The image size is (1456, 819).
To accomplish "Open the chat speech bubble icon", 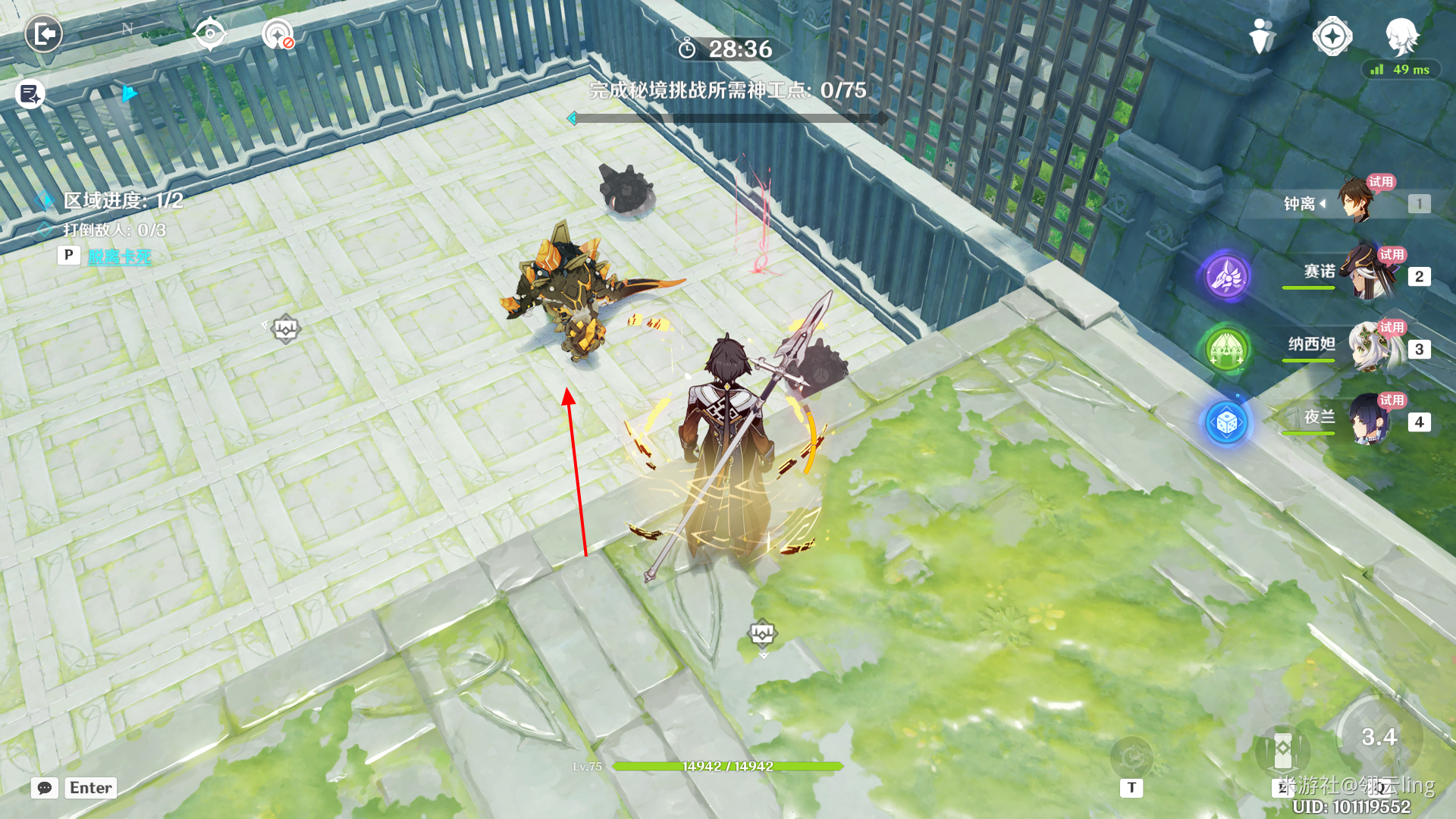I will (x=45, y=788).
